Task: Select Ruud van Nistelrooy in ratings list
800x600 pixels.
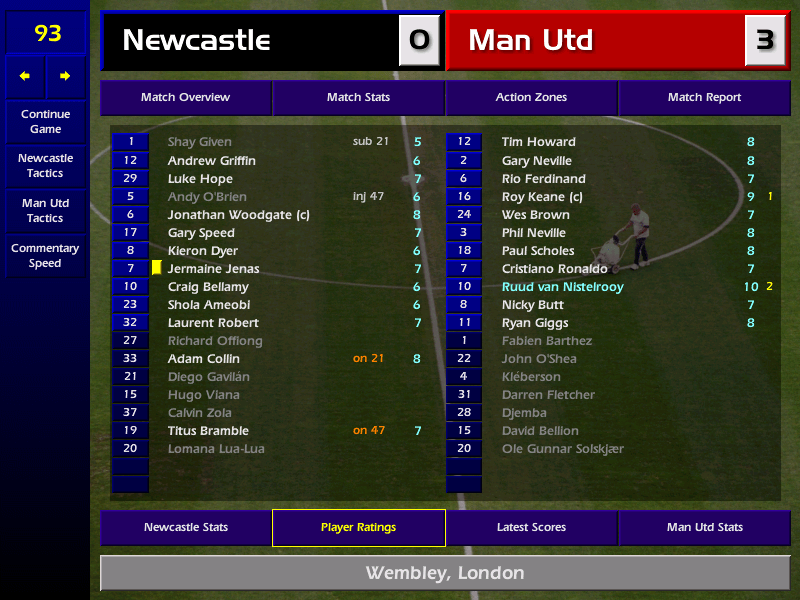Action: 562,287
